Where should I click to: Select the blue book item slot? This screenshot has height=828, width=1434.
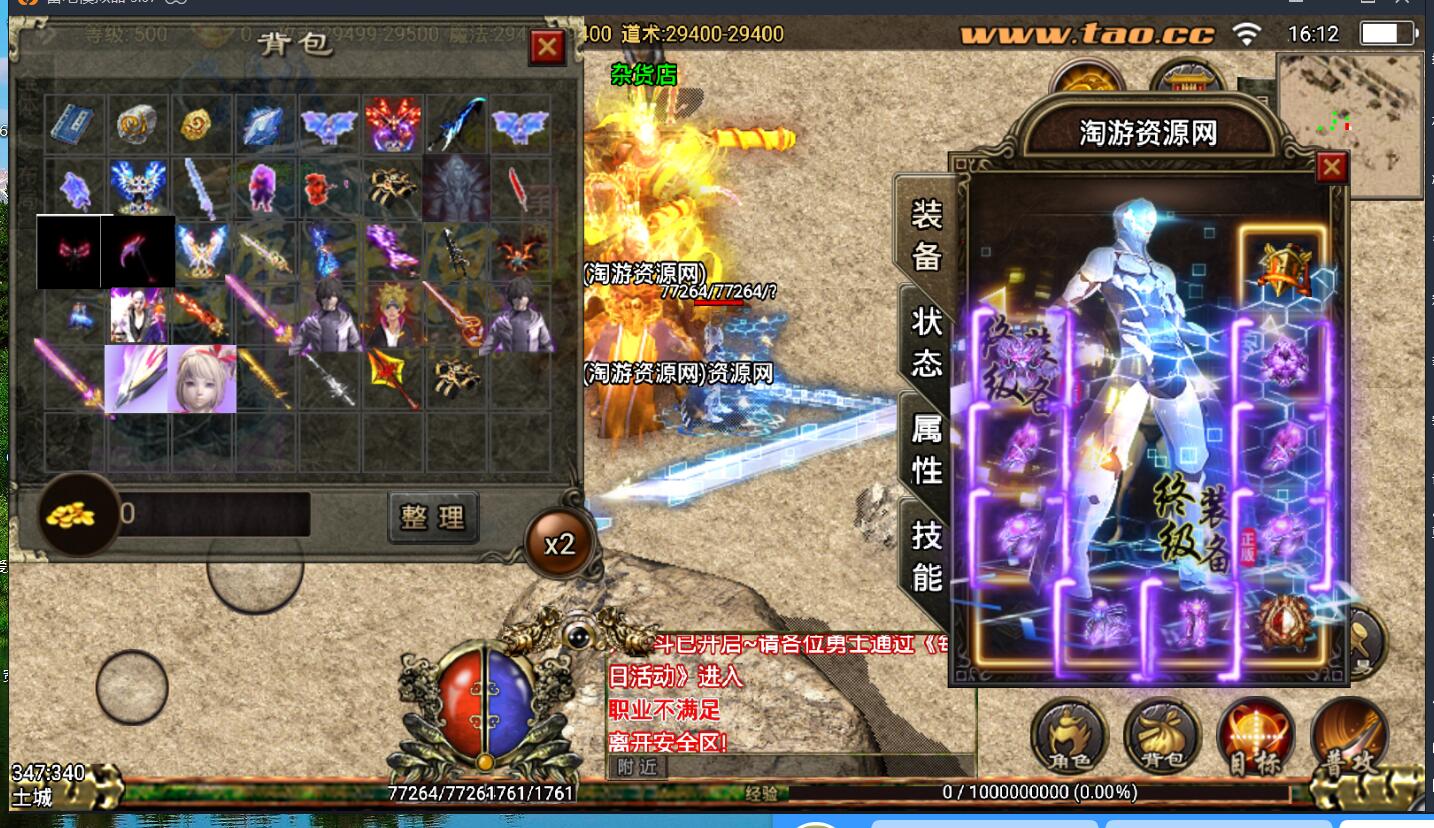72,123
